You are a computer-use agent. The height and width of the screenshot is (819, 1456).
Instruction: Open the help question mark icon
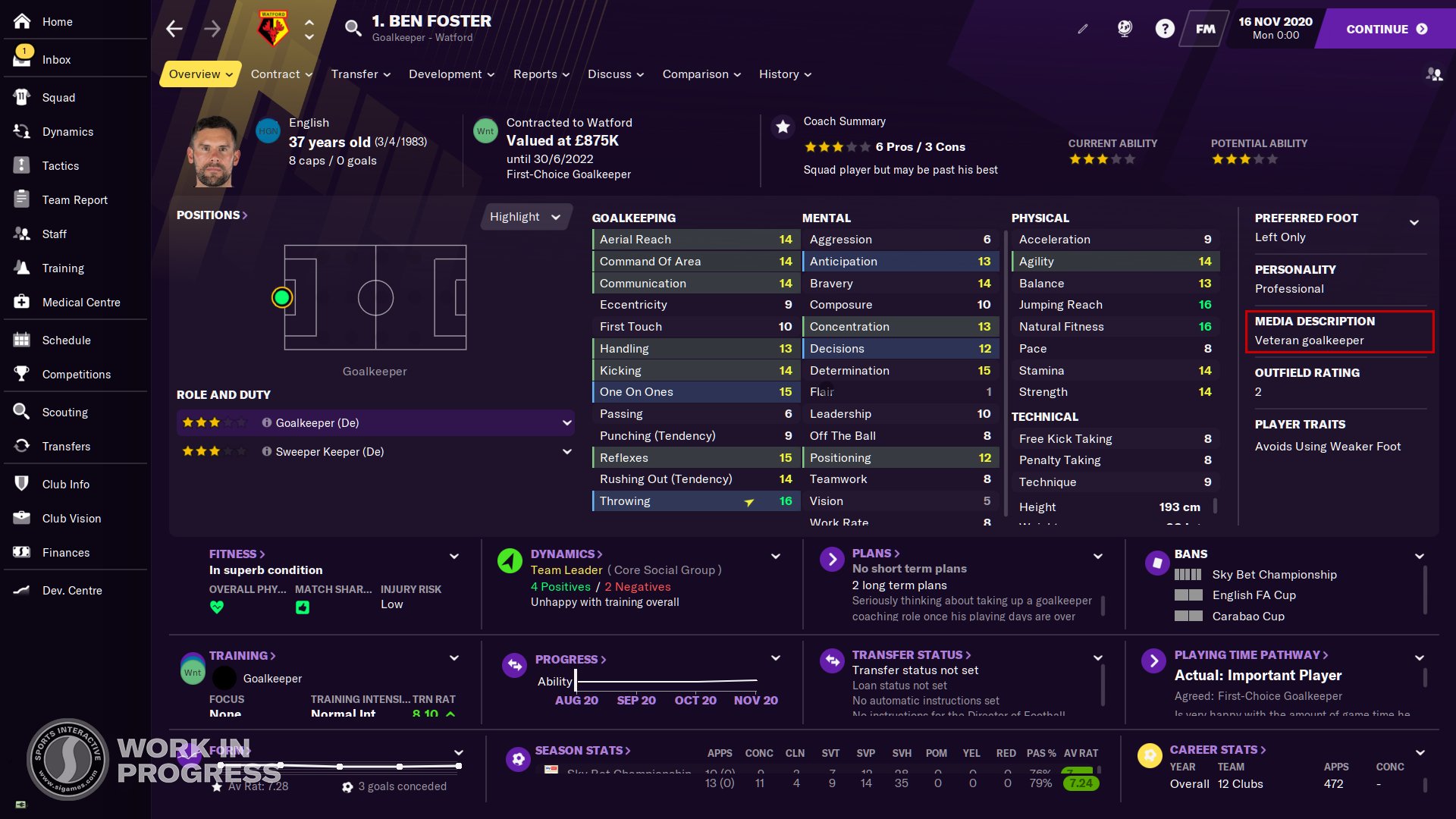tap(1164, 29)
